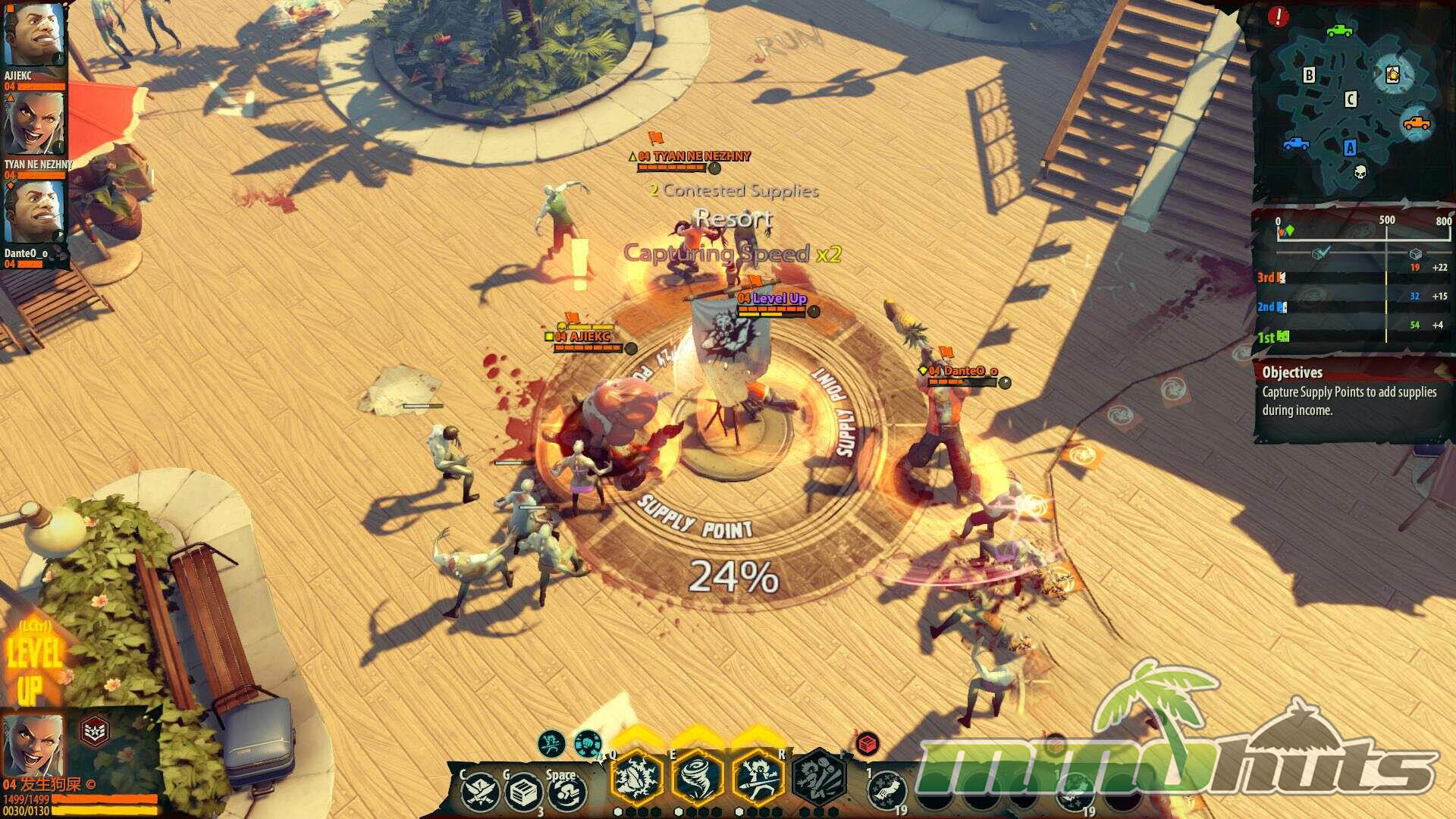This screenshot has height=819, width=1456.
Task: Click the crossed swords C icon
Action: (481, 793)
